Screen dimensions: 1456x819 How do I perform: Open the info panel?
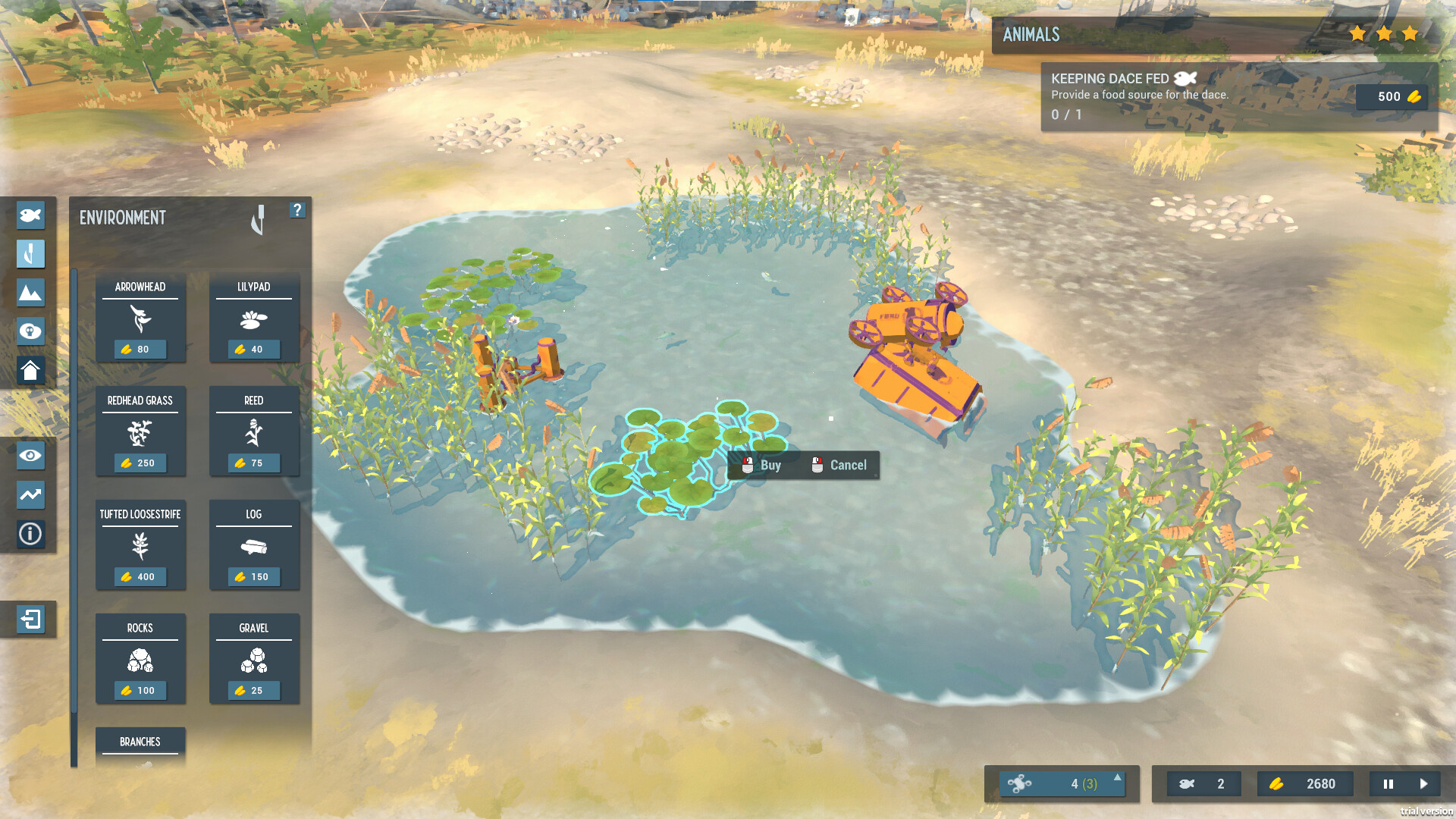pyautogui.click(x=30, y=535)
